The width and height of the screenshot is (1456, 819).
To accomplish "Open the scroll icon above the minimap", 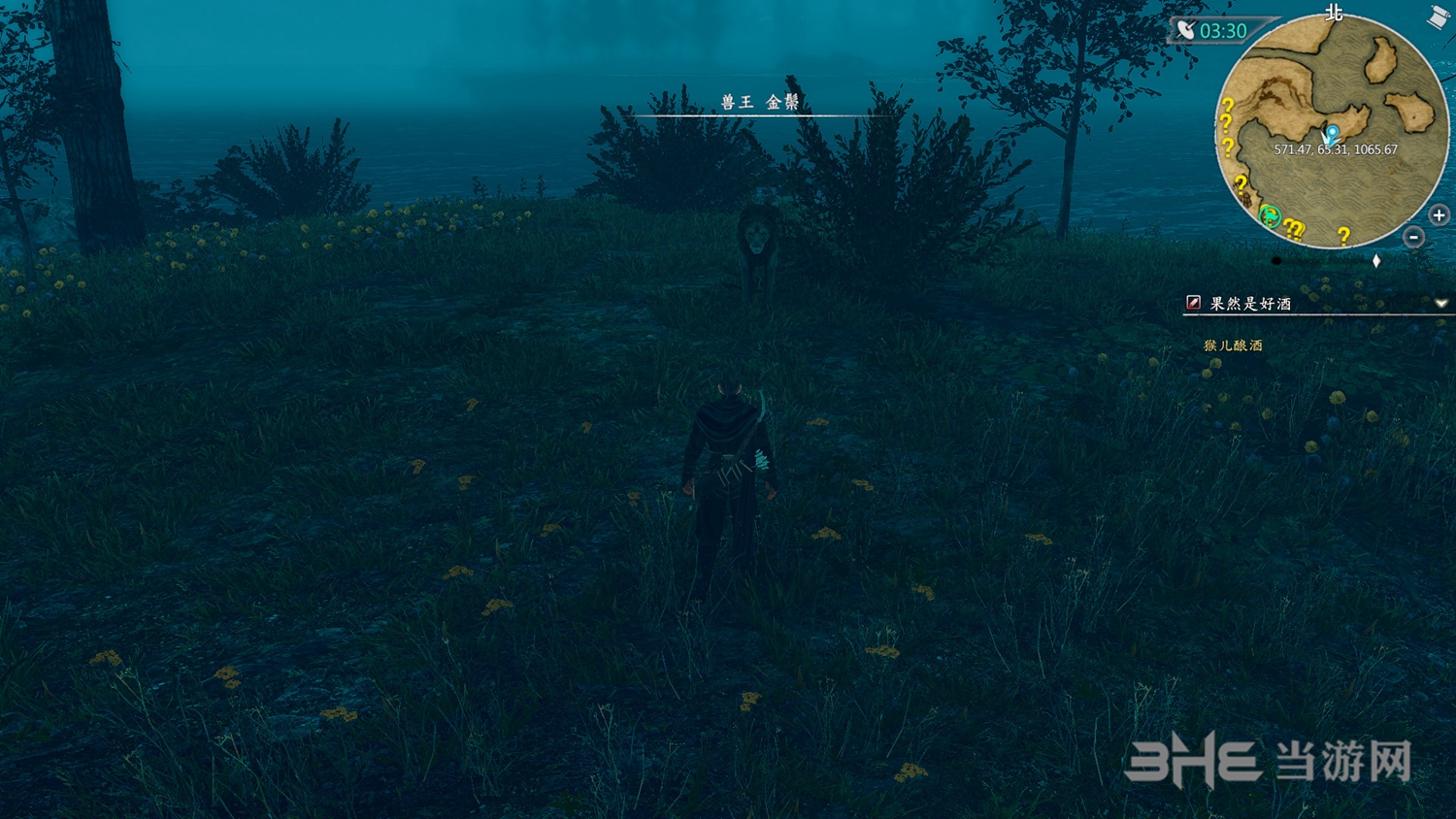I will (1438, 16).
